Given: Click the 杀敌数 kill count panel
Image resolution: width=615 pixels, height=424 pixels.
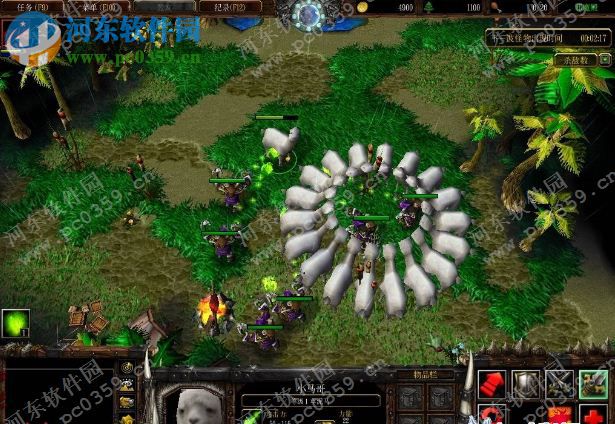Looking at the screenshot, I should click(574, 61).
